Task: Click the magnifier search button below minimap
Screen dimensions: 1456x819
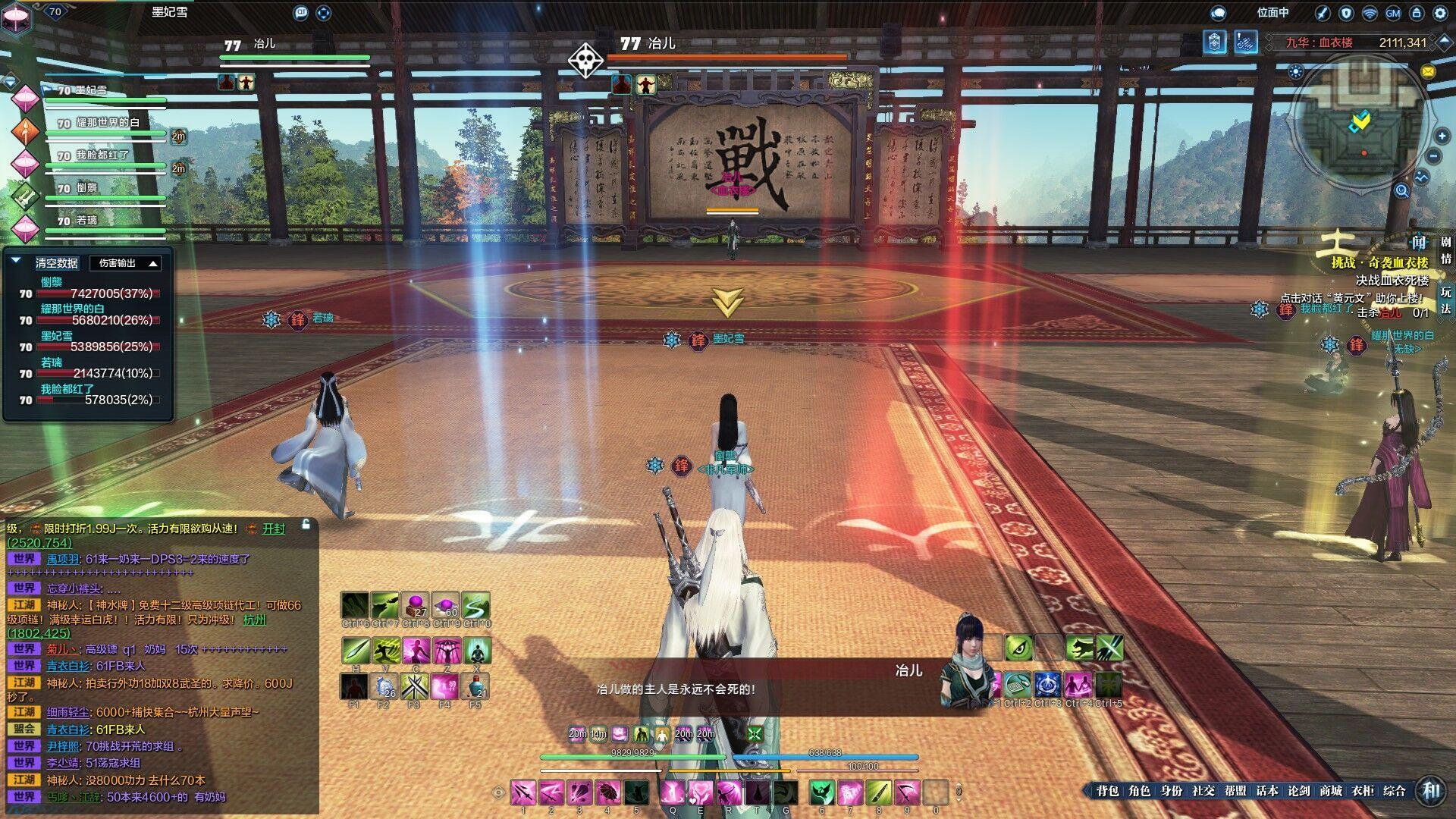Action: pos(1401,191)
